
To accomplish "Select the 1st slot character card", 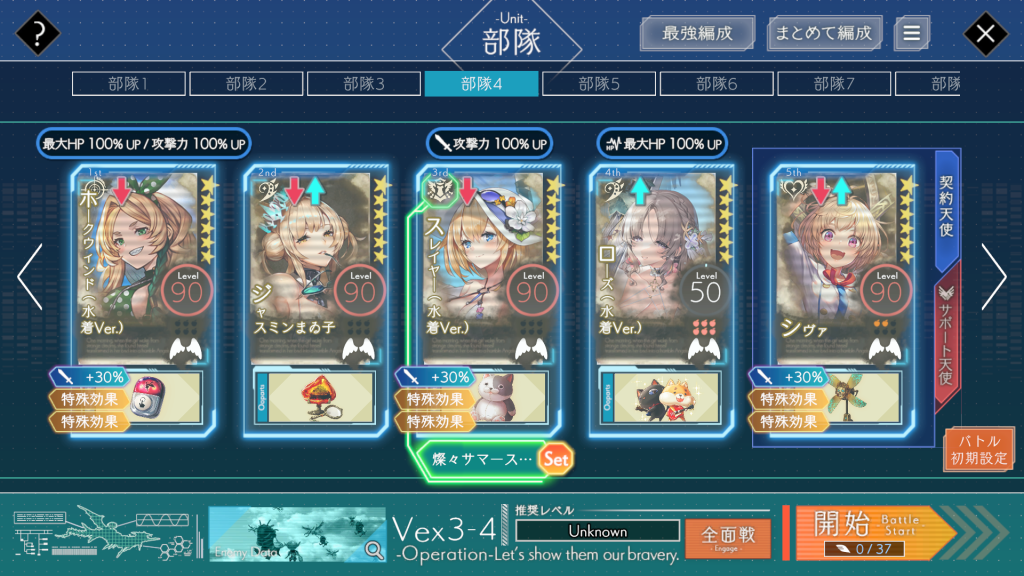I will tap(142, 265).
